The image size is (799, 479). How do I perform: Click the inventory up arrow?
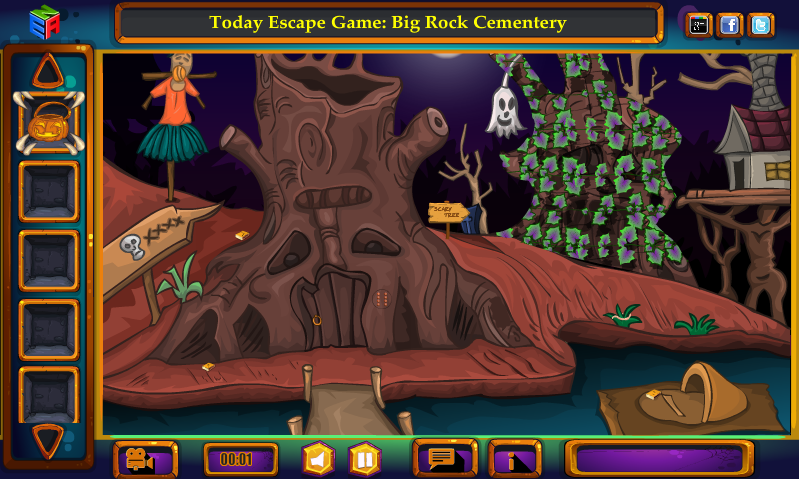(x=47, y=70)
